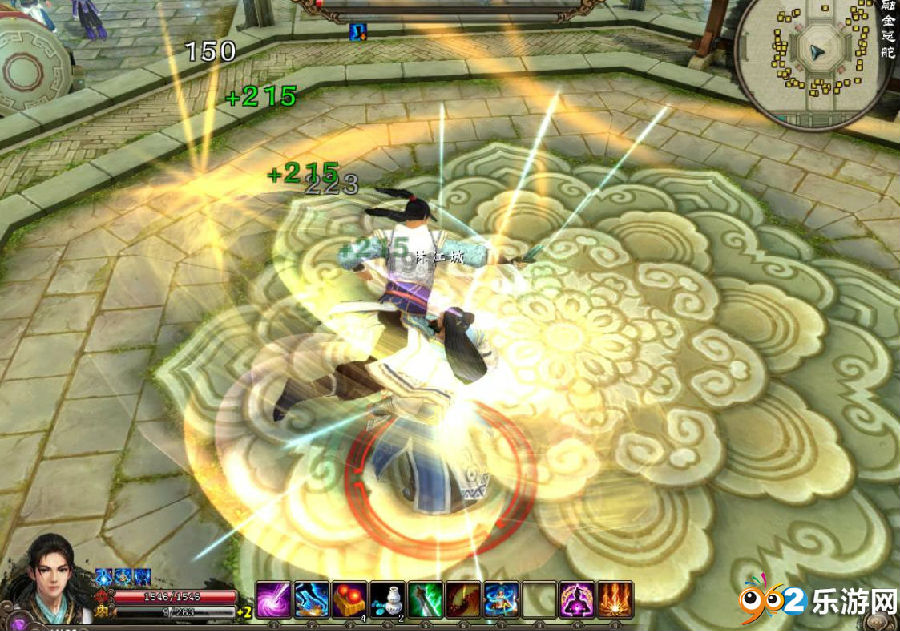Use the white gourd potion
Image resolution: width=900 pixels, height=631 pixels.
(388, 600)
